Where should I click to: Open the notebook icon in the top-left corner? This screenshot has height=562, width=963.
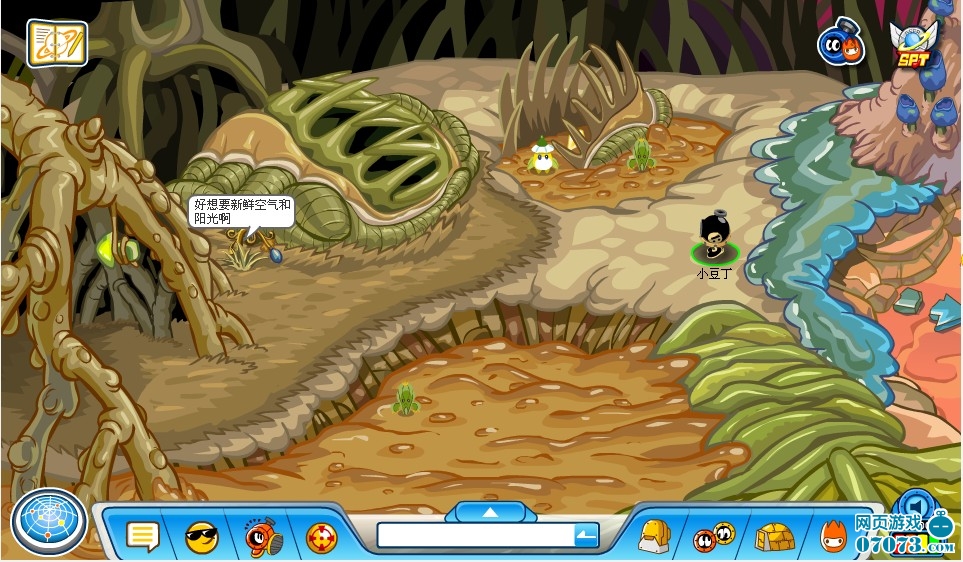[x=57, y=43]
